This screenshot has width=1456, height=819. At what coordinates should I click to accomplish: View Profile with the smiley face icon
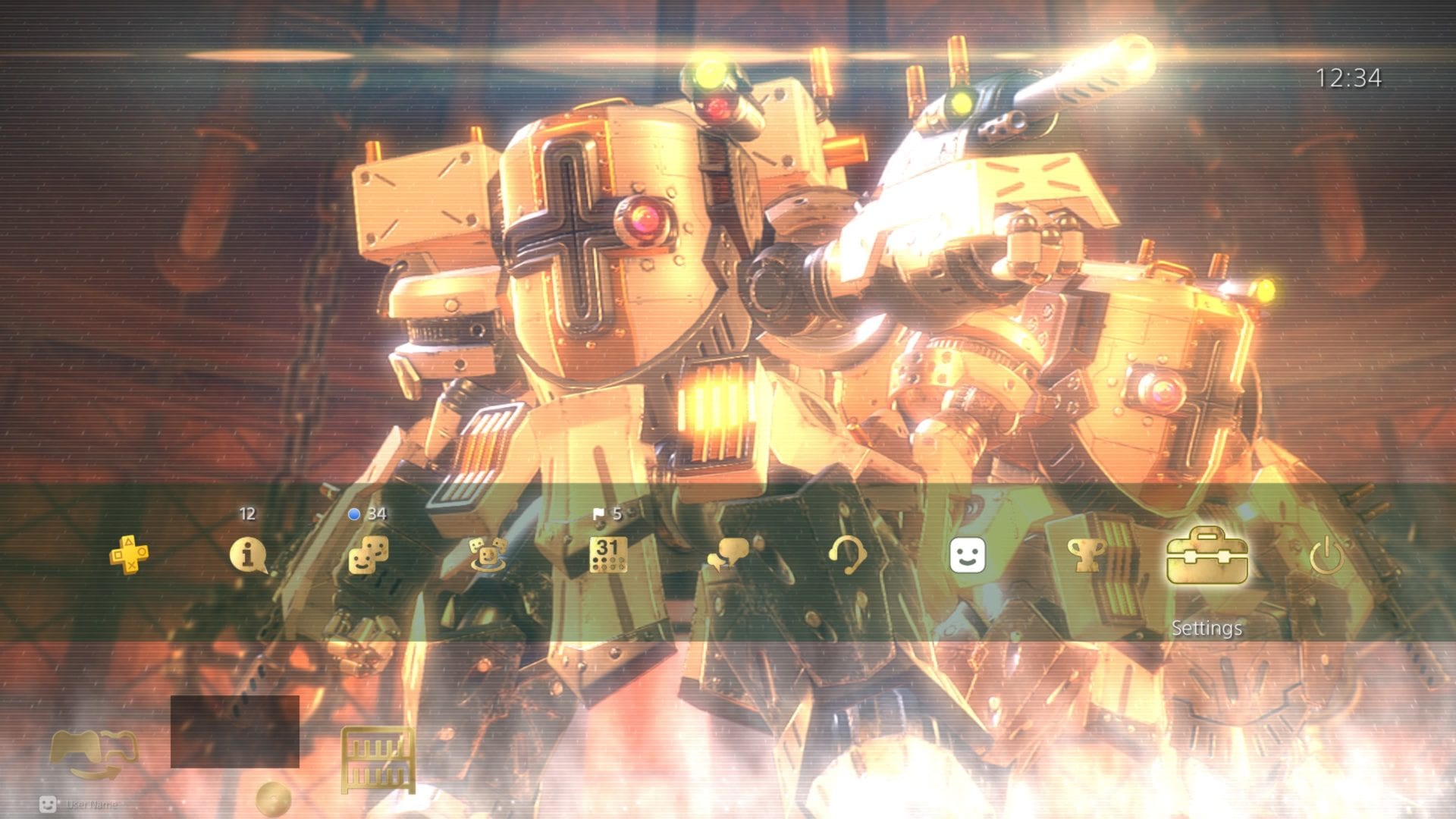coord(968,555)
